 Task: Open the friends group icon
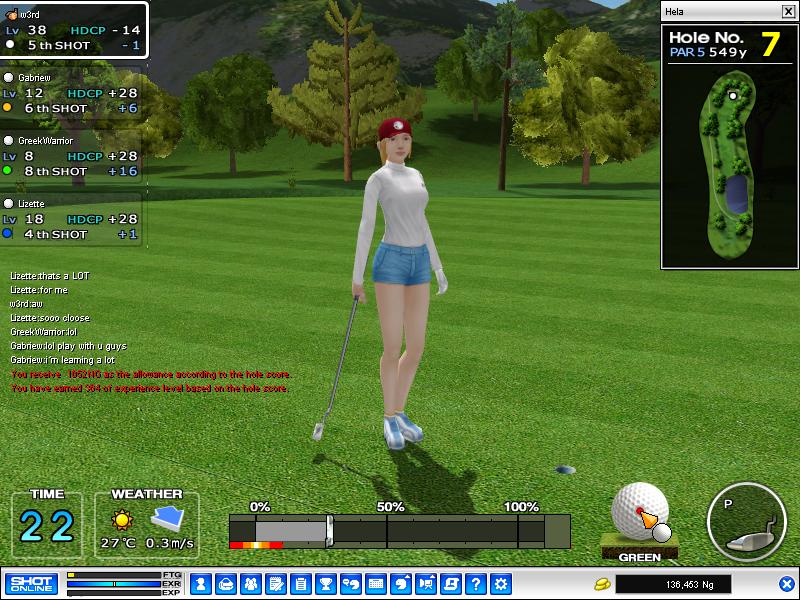[250, 583]
